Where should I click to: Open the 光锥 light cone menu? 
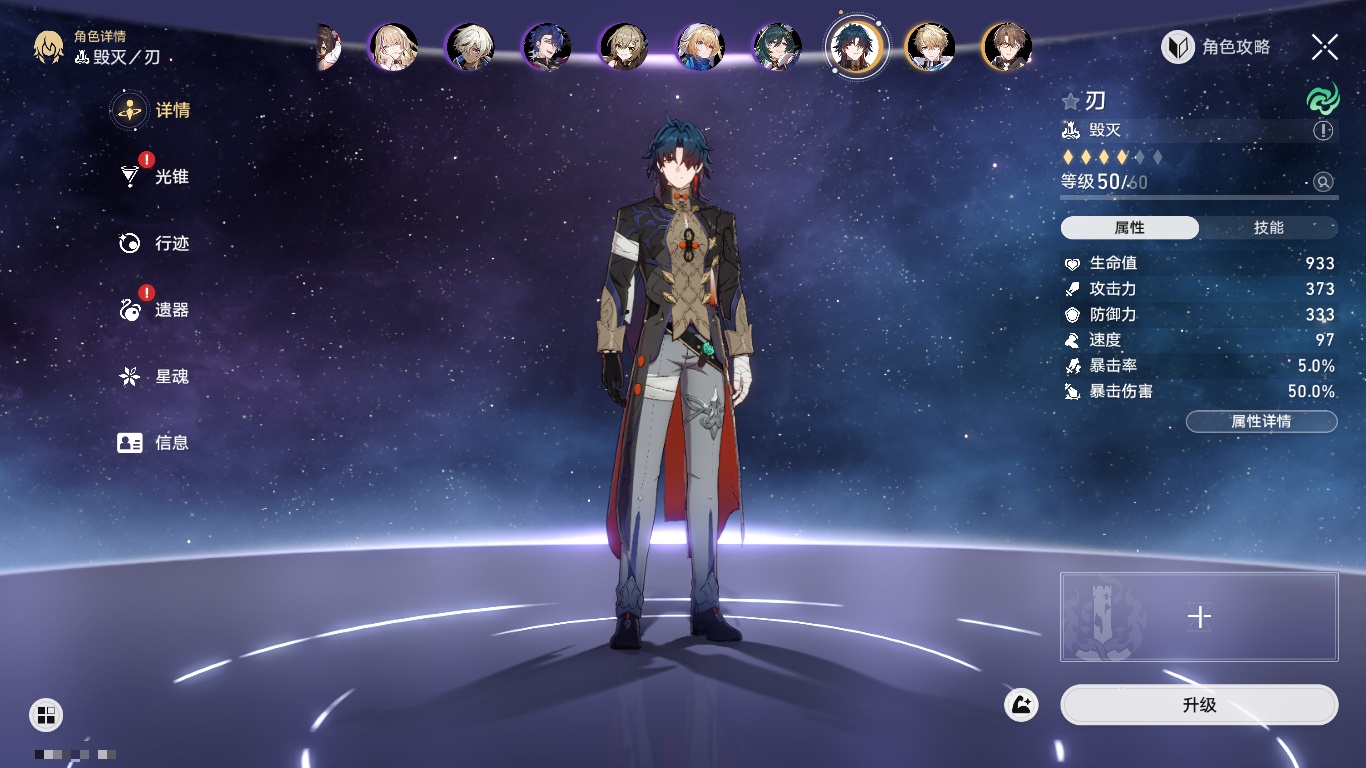pyautogui.click(x=155, y=177)
